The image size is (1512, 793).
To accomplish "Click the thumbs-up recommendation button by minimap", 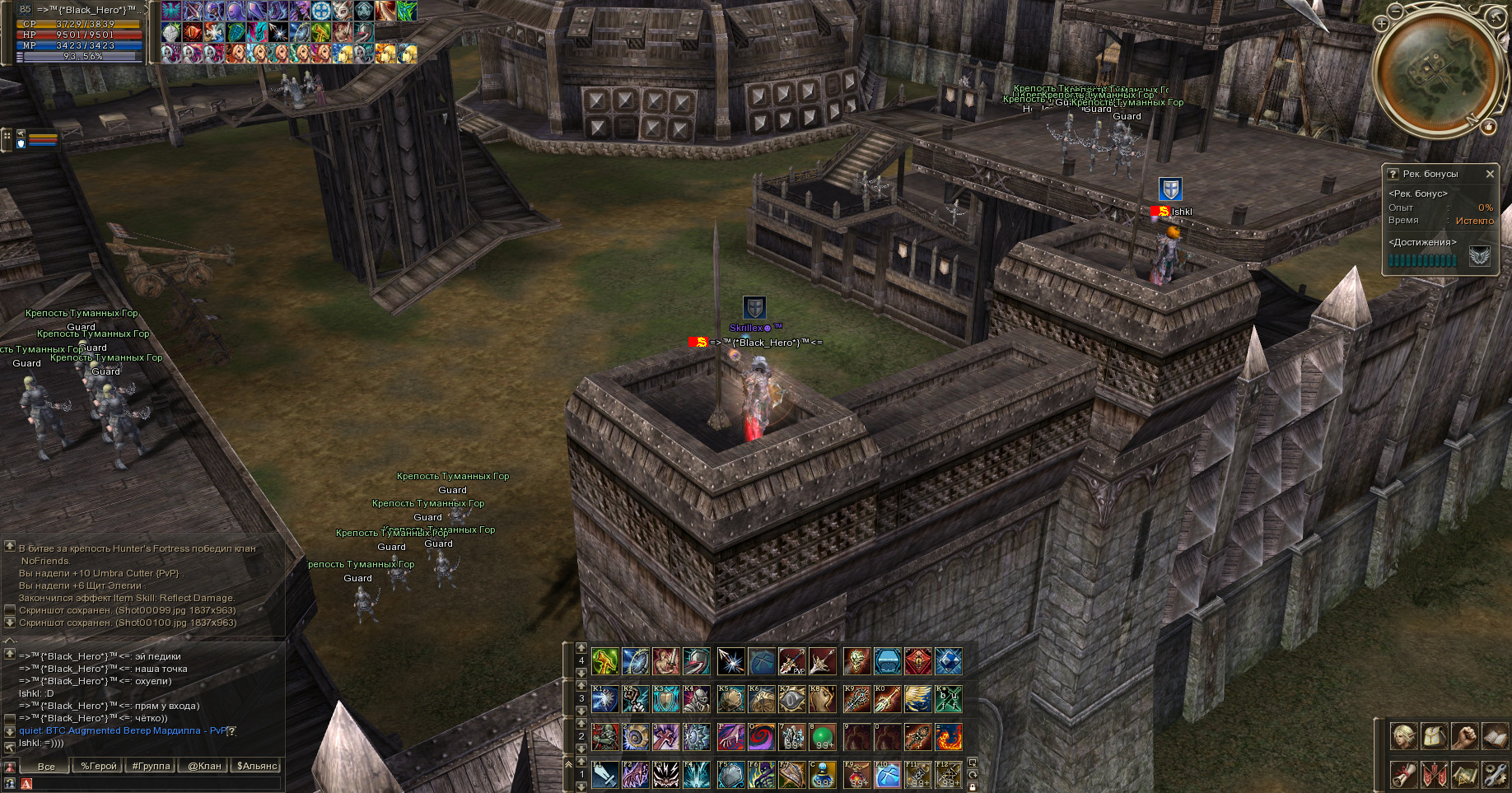I will click(1488, 127).
